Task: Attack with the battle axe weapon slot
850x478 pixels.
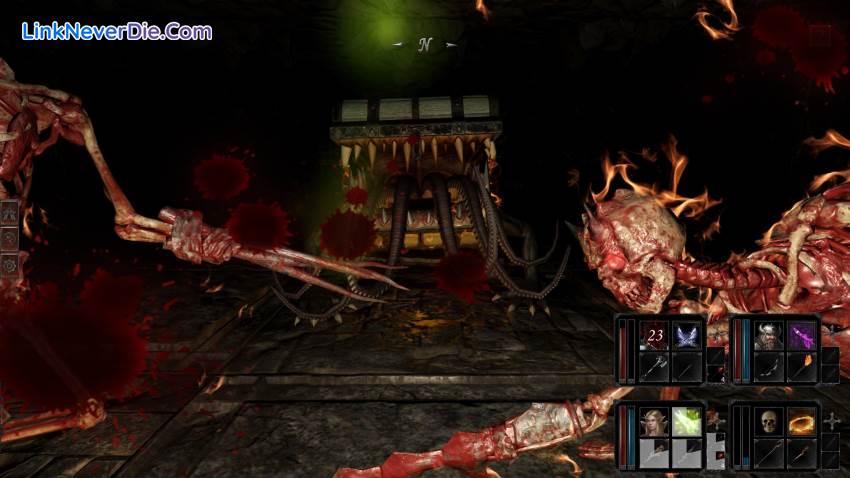Action: pyautogui.click(x=654, y=368)
